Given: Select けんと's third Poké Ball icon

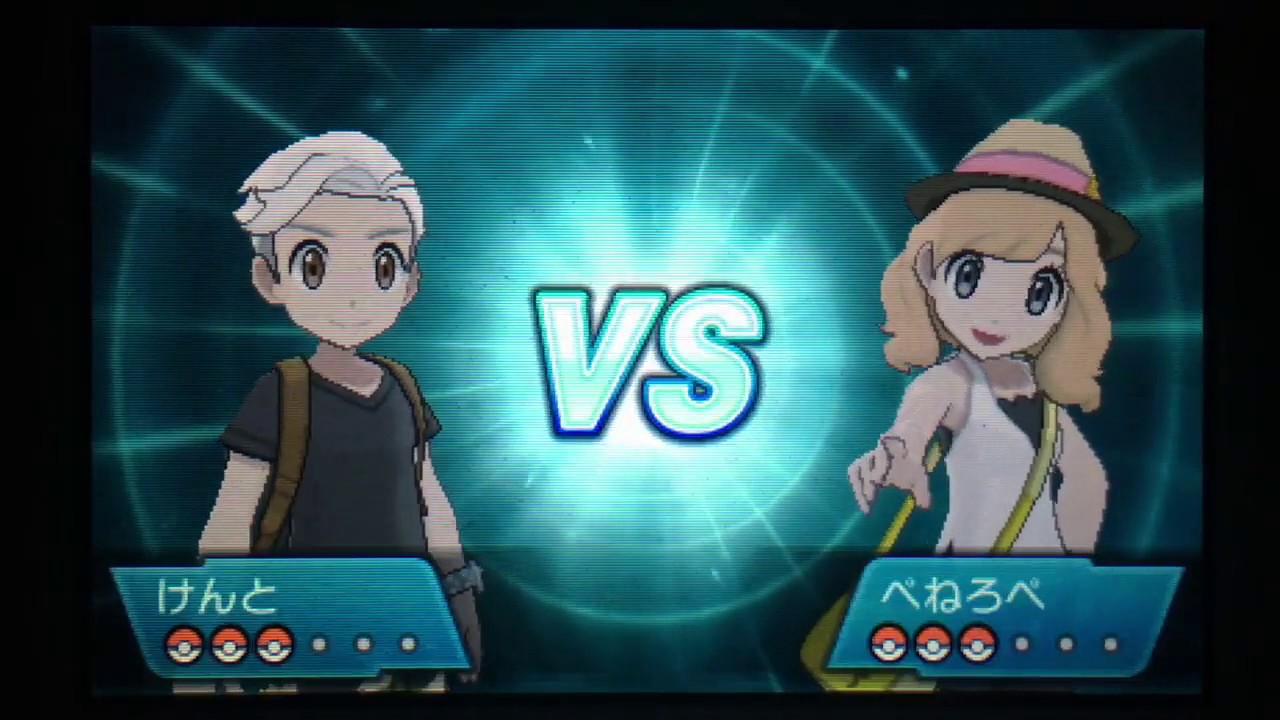Looking at the screenshot, I should coord(276,645).
